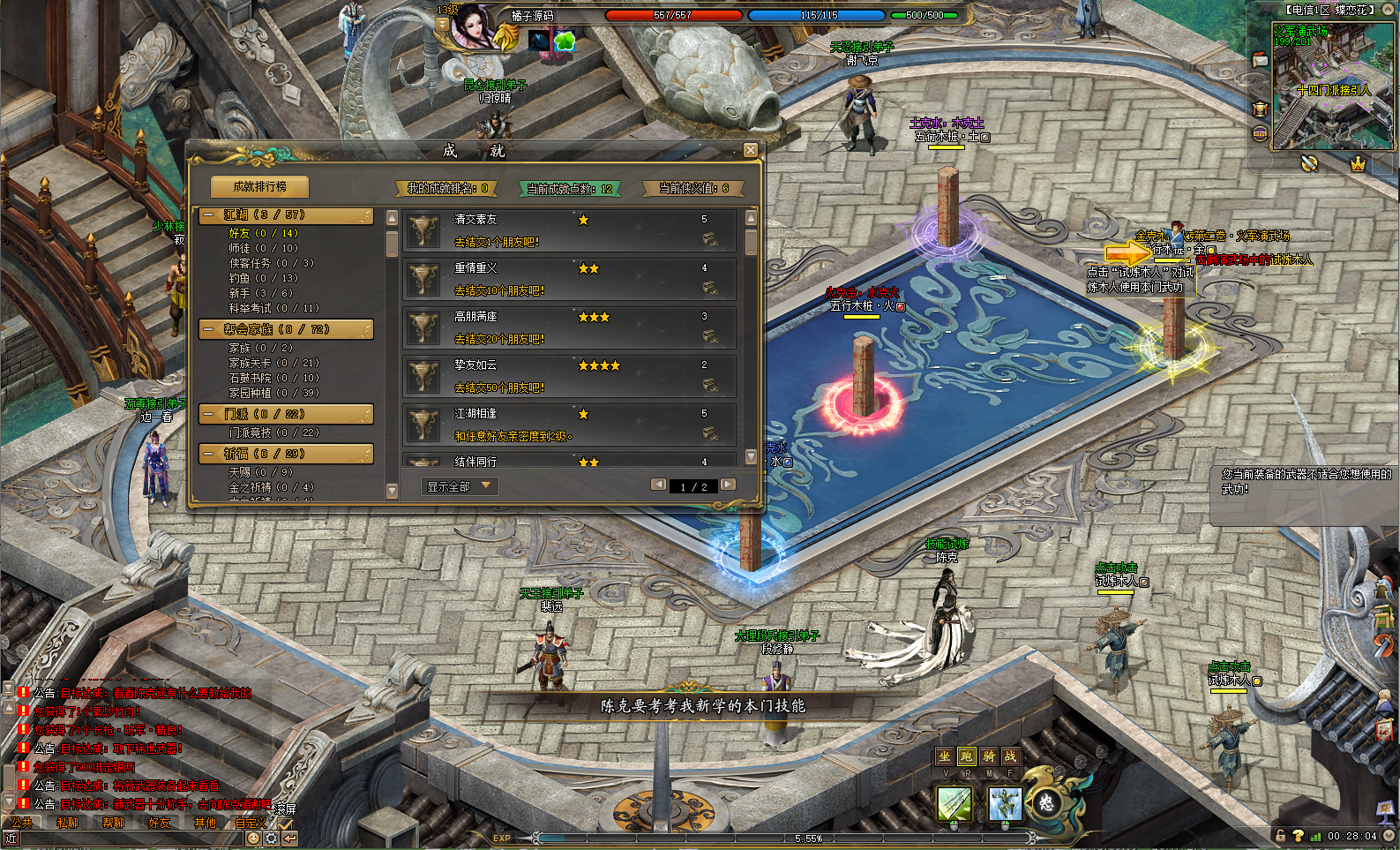Use the green spear skill slot
Viewport: 1400px width, 850px height.
point(954,804)
